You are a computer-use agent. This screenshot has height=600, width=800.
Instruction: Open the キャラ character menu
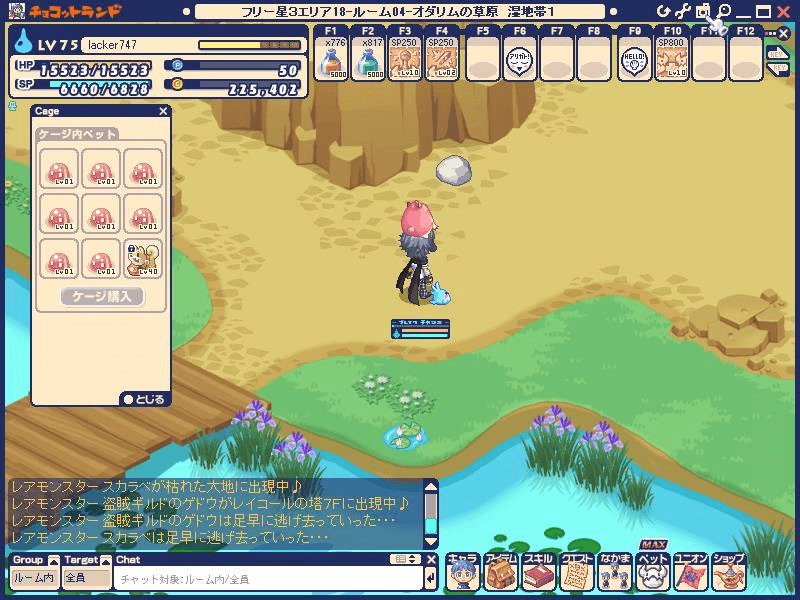coord(462,572)
